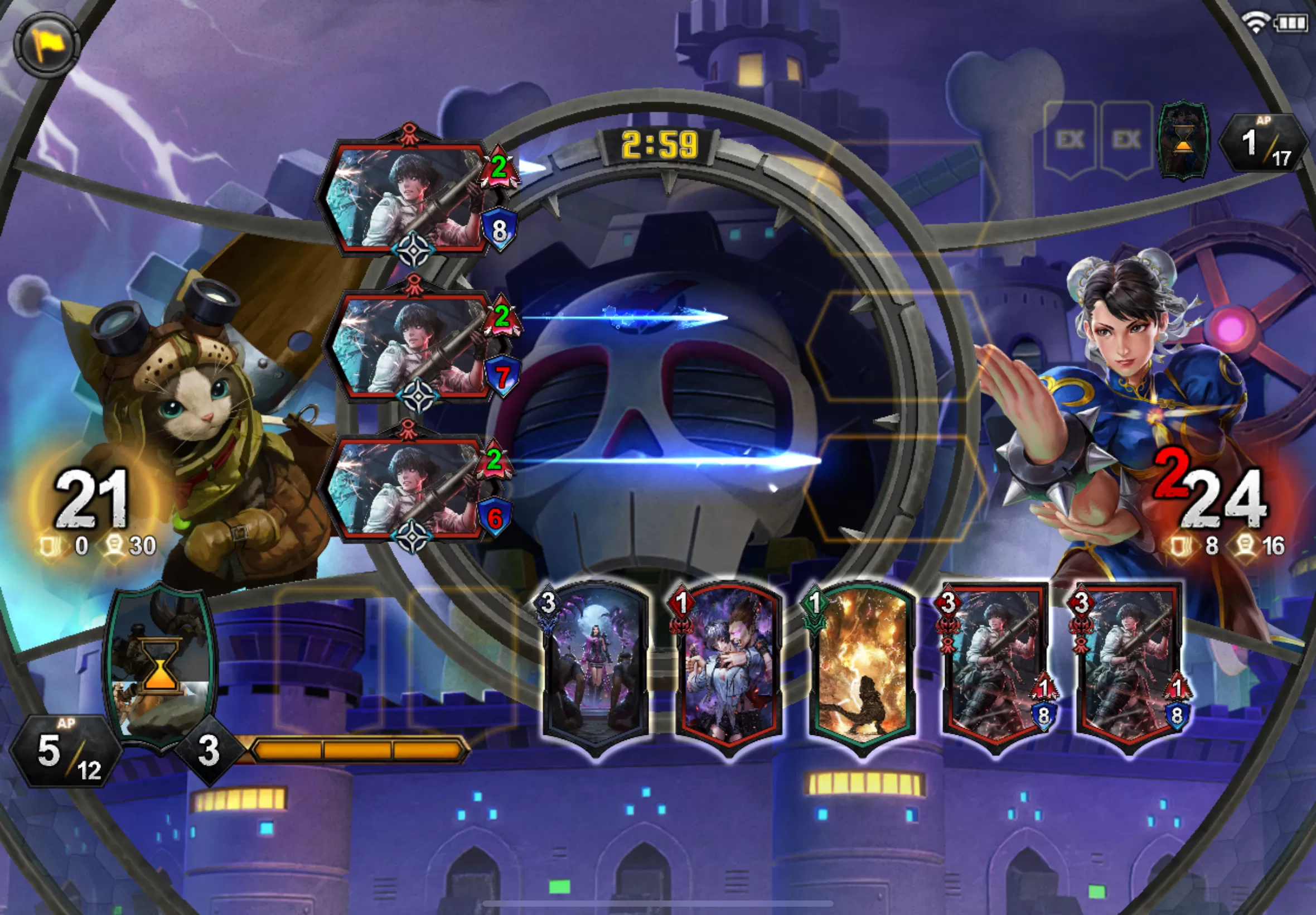Pick the green 1-cost fire card in hand
The height and width of the screenshot is (915, 1316).
coord(862,668)
